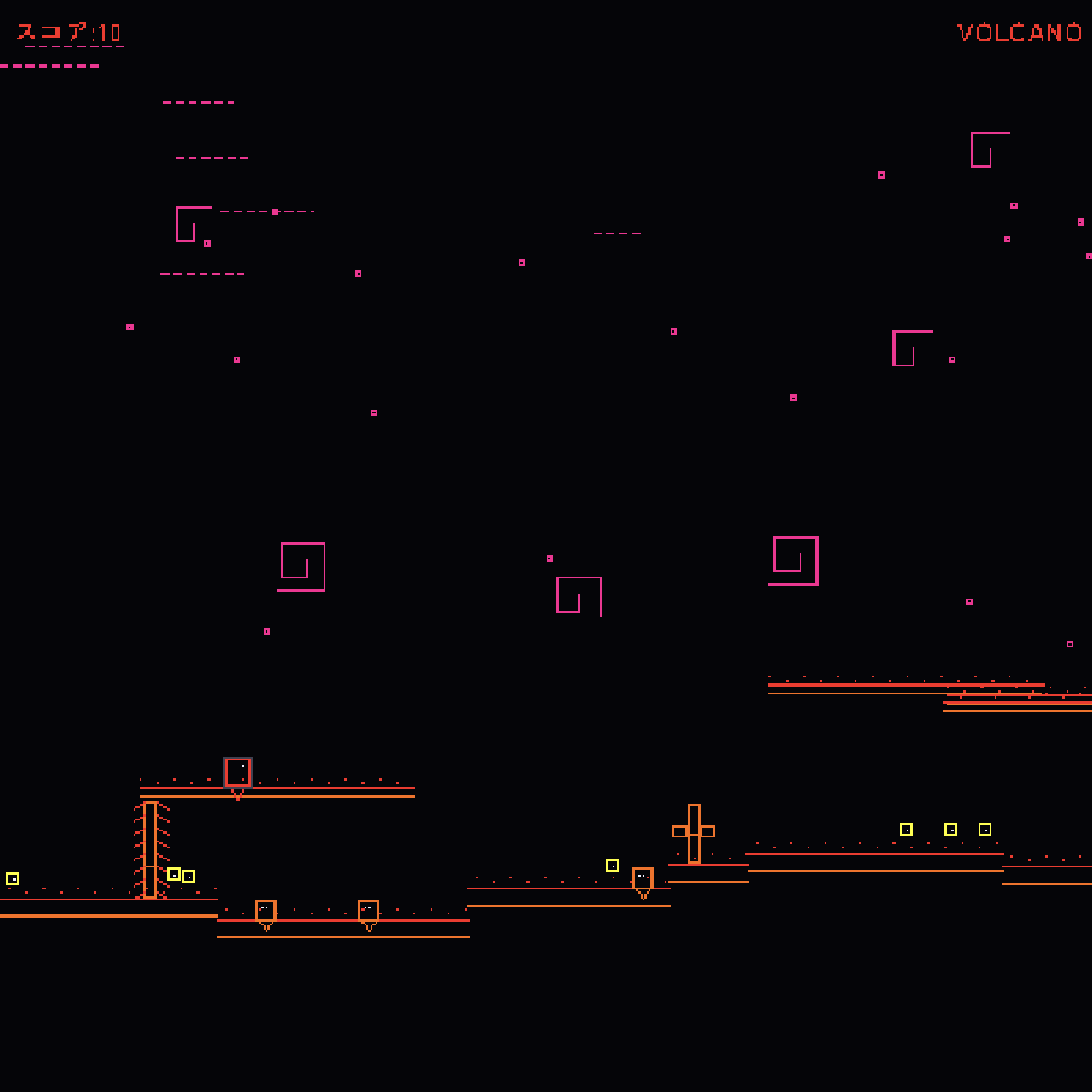
Task: Click the rightmost yellow pickup above the right platform
Action: pyautogui.click(x=984, y=828)
